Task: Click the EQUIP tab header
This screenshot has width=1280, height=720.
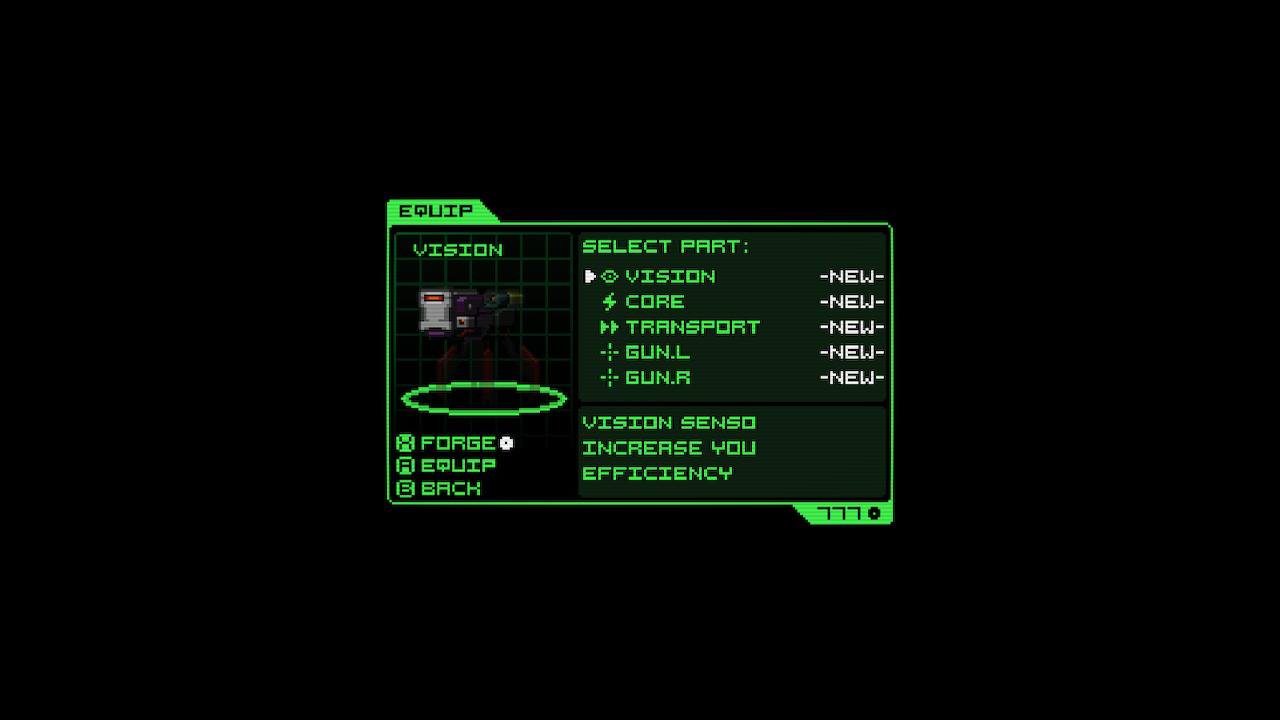Action: tap(436, 211)
